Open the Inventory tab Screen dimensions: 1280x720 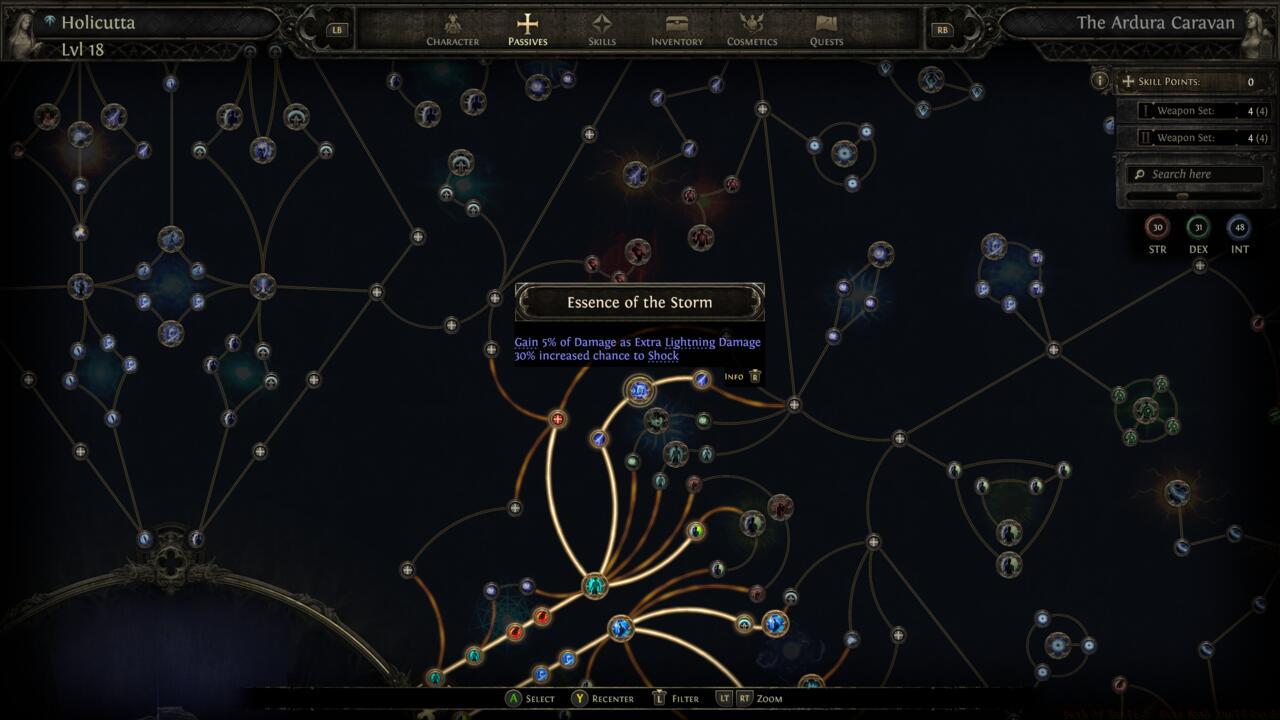677,30
